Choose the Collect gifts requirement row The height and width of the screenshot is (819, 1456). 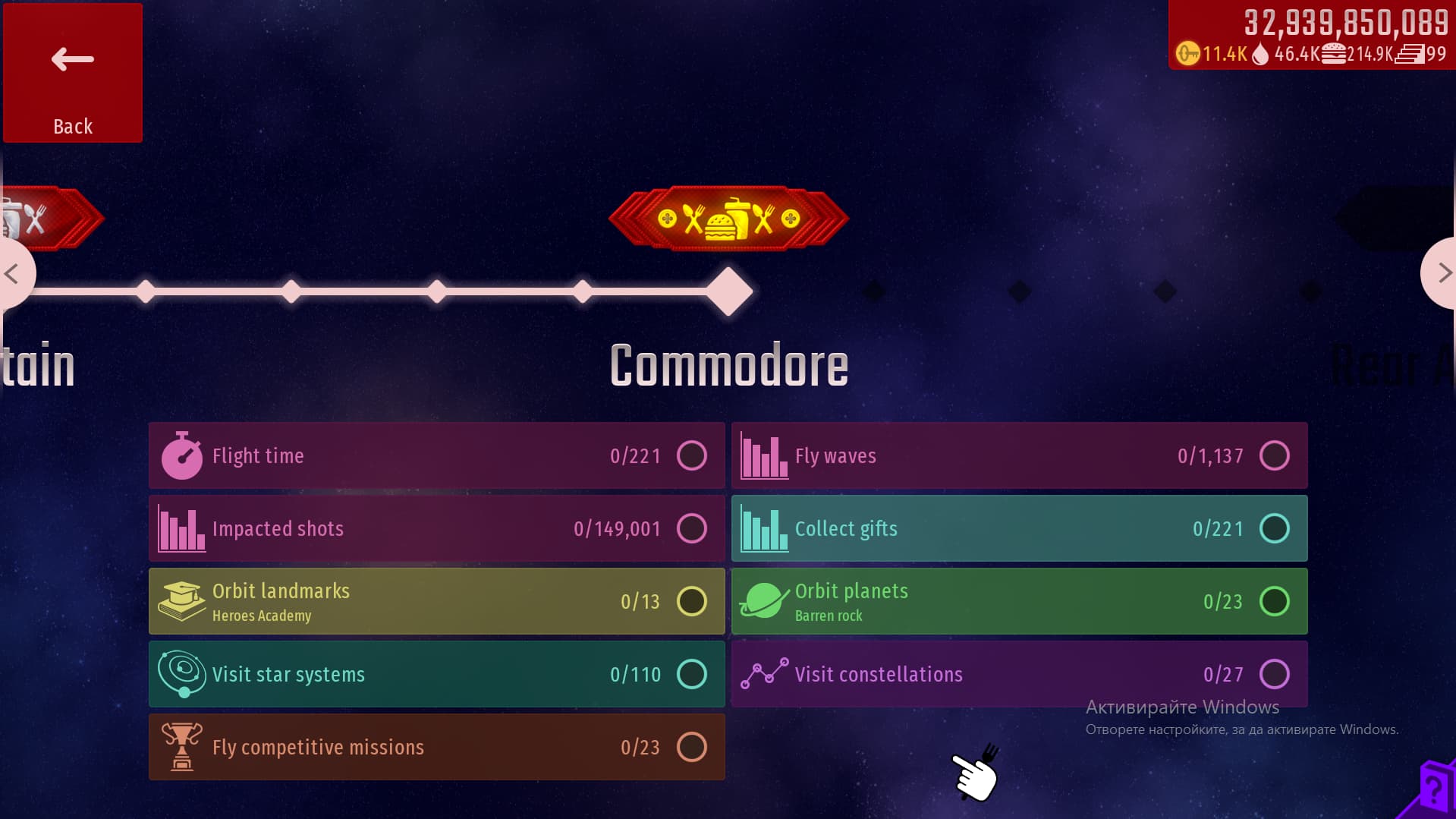(1019, 528)
